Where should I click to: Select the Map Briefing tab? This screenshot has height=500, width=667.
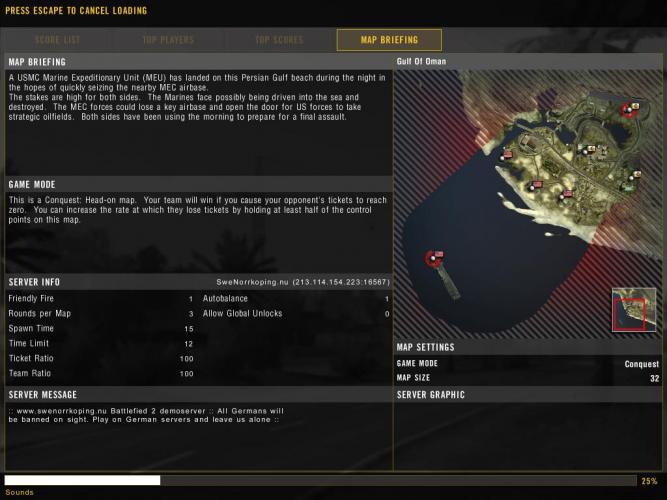389,40
